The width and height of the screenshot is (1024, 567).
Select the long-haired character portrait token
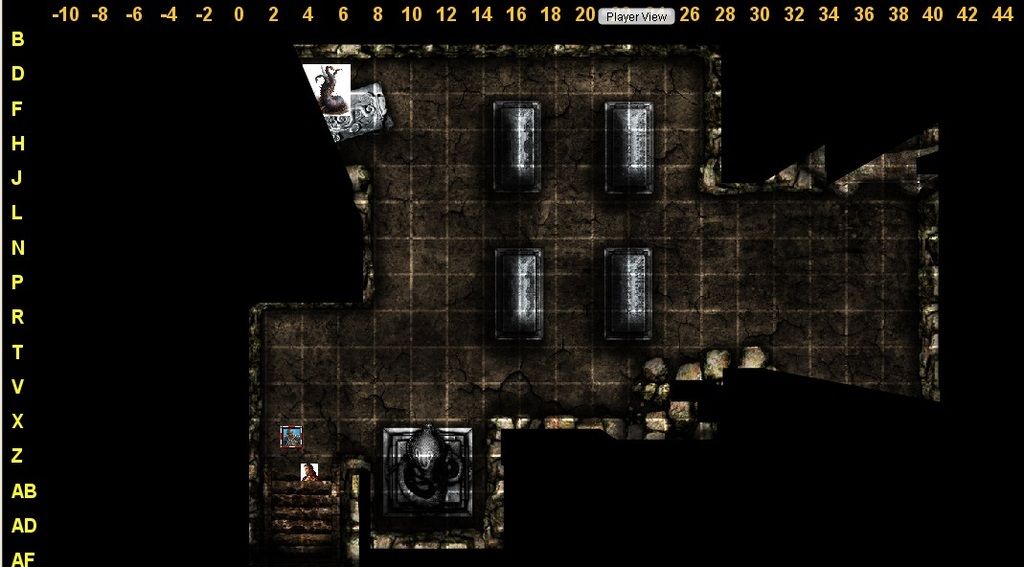click(x=310, y=472)
